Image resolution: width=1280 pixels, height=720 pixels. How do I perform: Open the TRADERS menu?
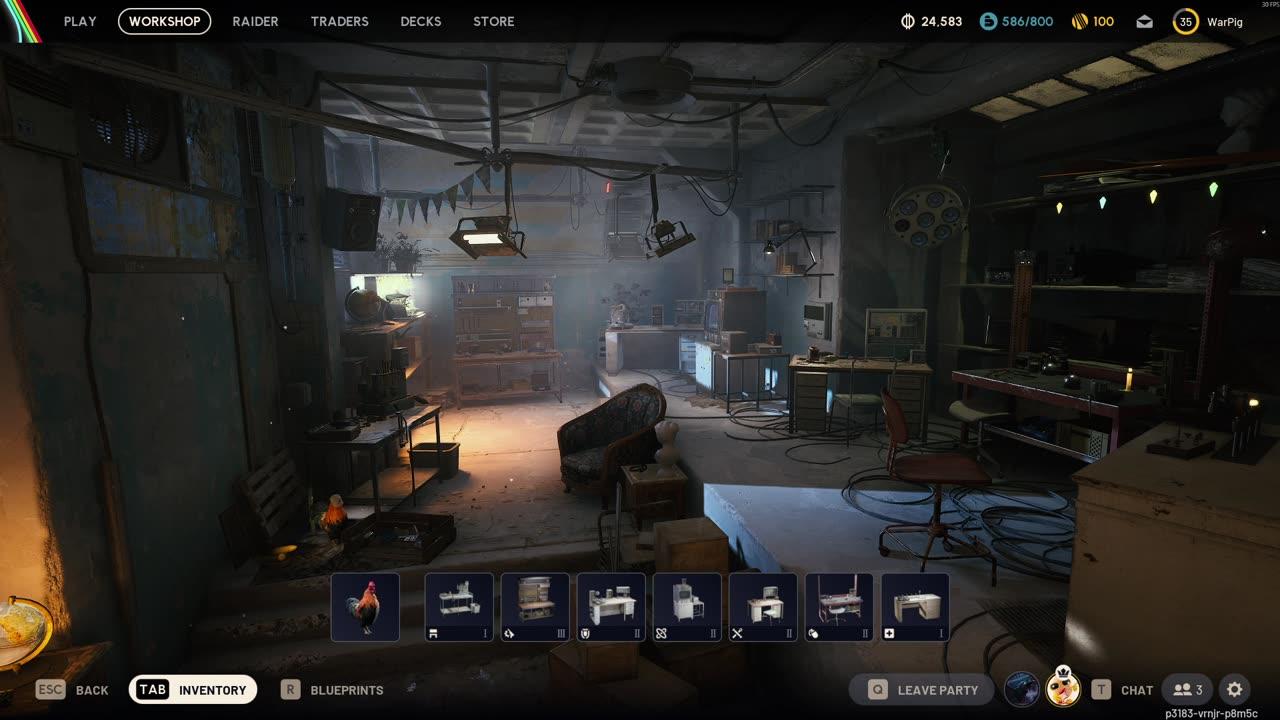point(339,21)
